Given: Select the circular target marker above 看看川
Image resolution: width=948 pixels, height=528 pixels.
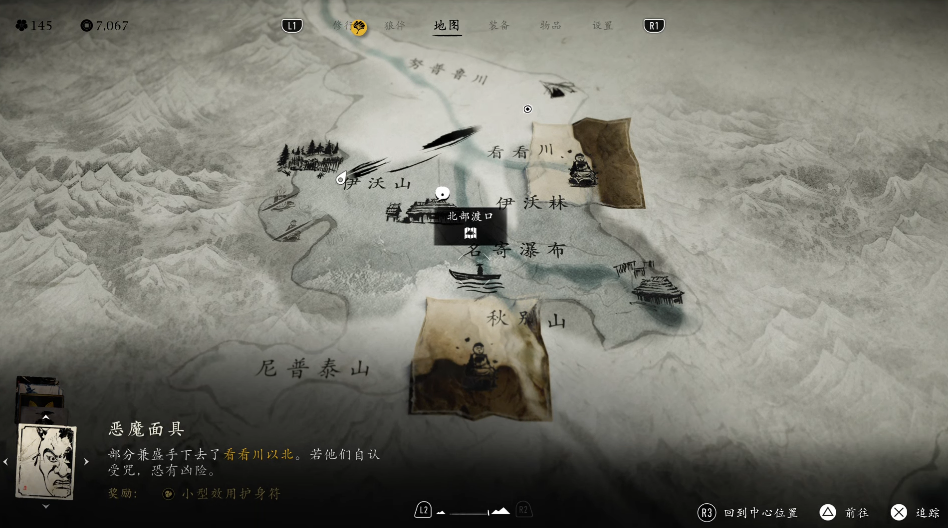Looking at the screenshot, I should (x=528, y=109).
